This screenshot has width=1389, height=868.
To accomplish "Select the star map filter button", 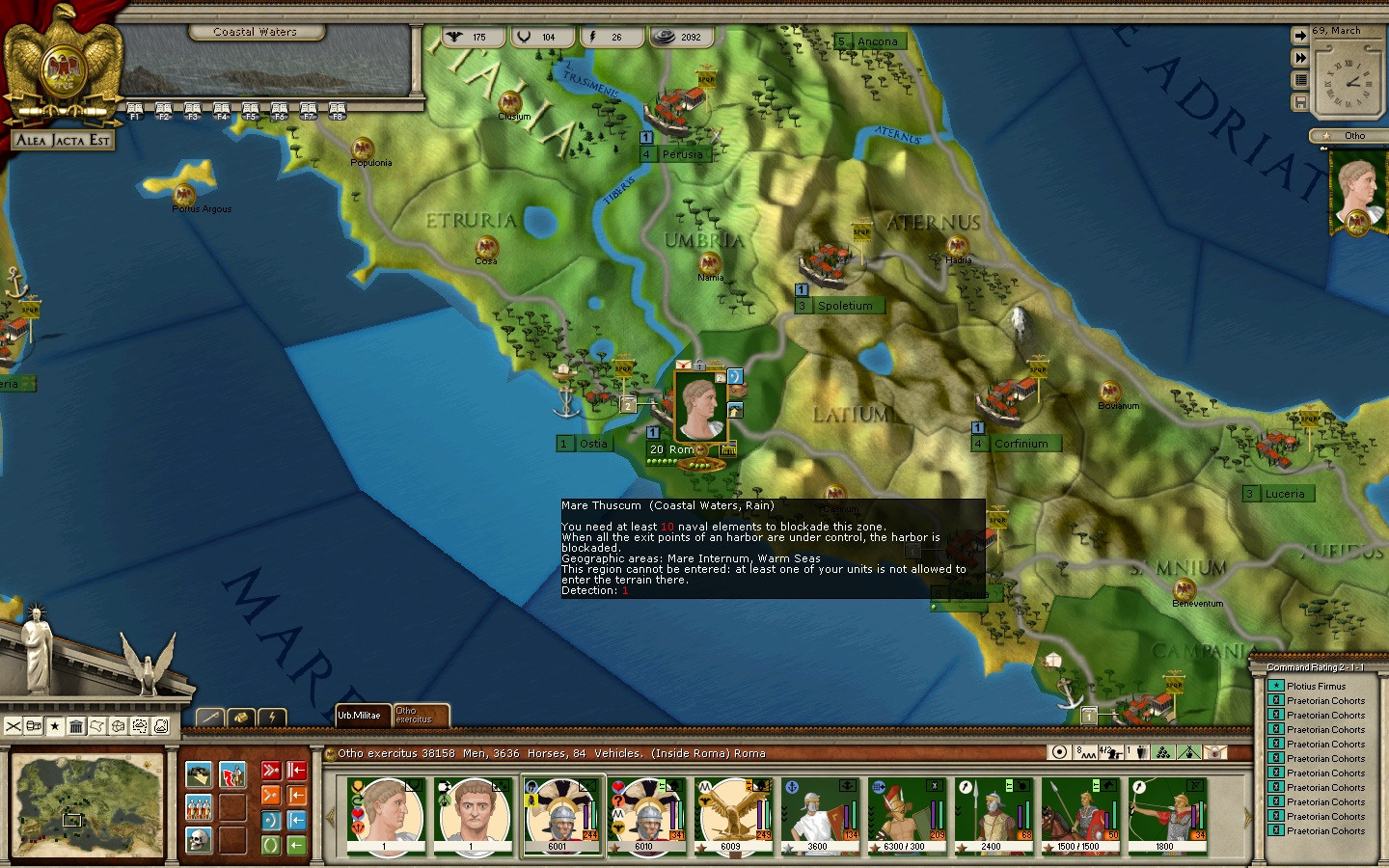I will 55,726.
